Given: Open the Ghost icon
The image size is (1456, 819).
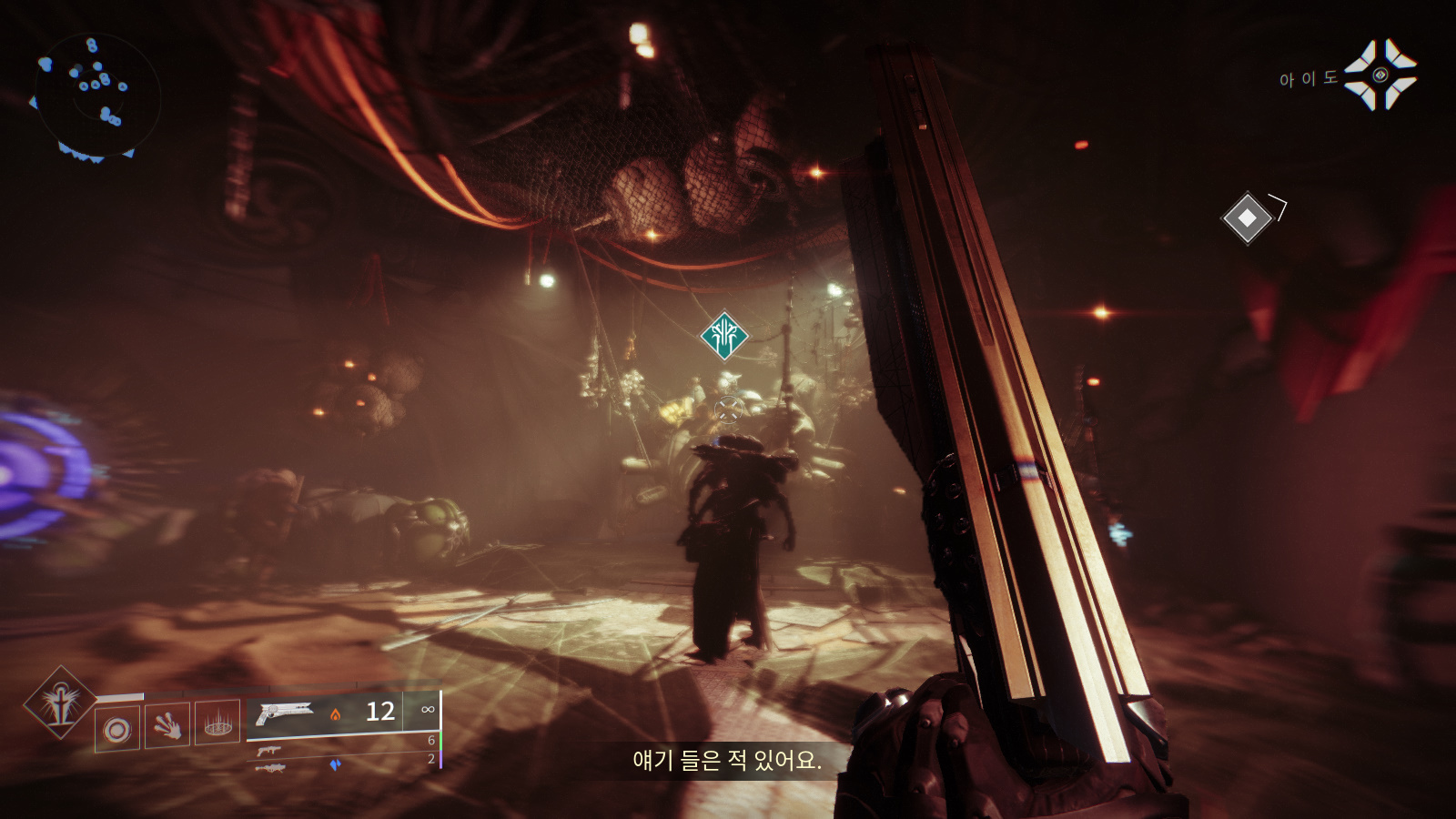Looking at the screenshot, I should pos(1380,75).
